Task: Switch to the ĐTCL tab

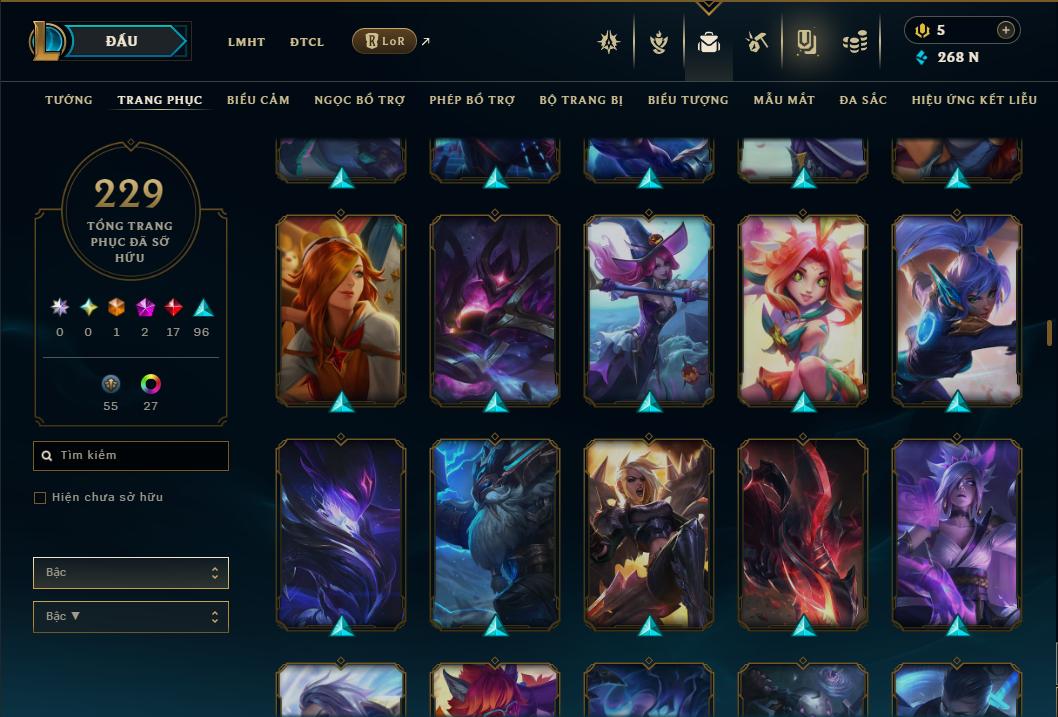Action: [307, 42]
